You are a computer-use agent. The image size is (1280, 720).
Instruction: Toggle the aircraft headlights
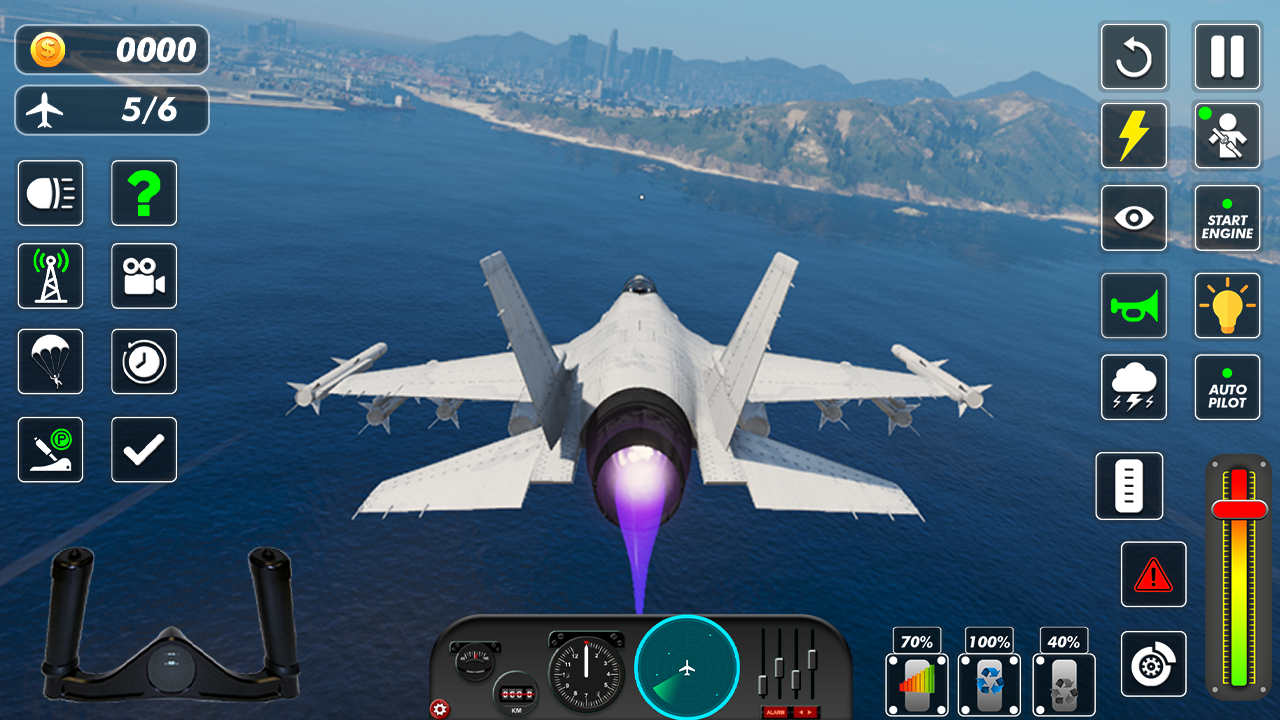(x=50, y=192)
